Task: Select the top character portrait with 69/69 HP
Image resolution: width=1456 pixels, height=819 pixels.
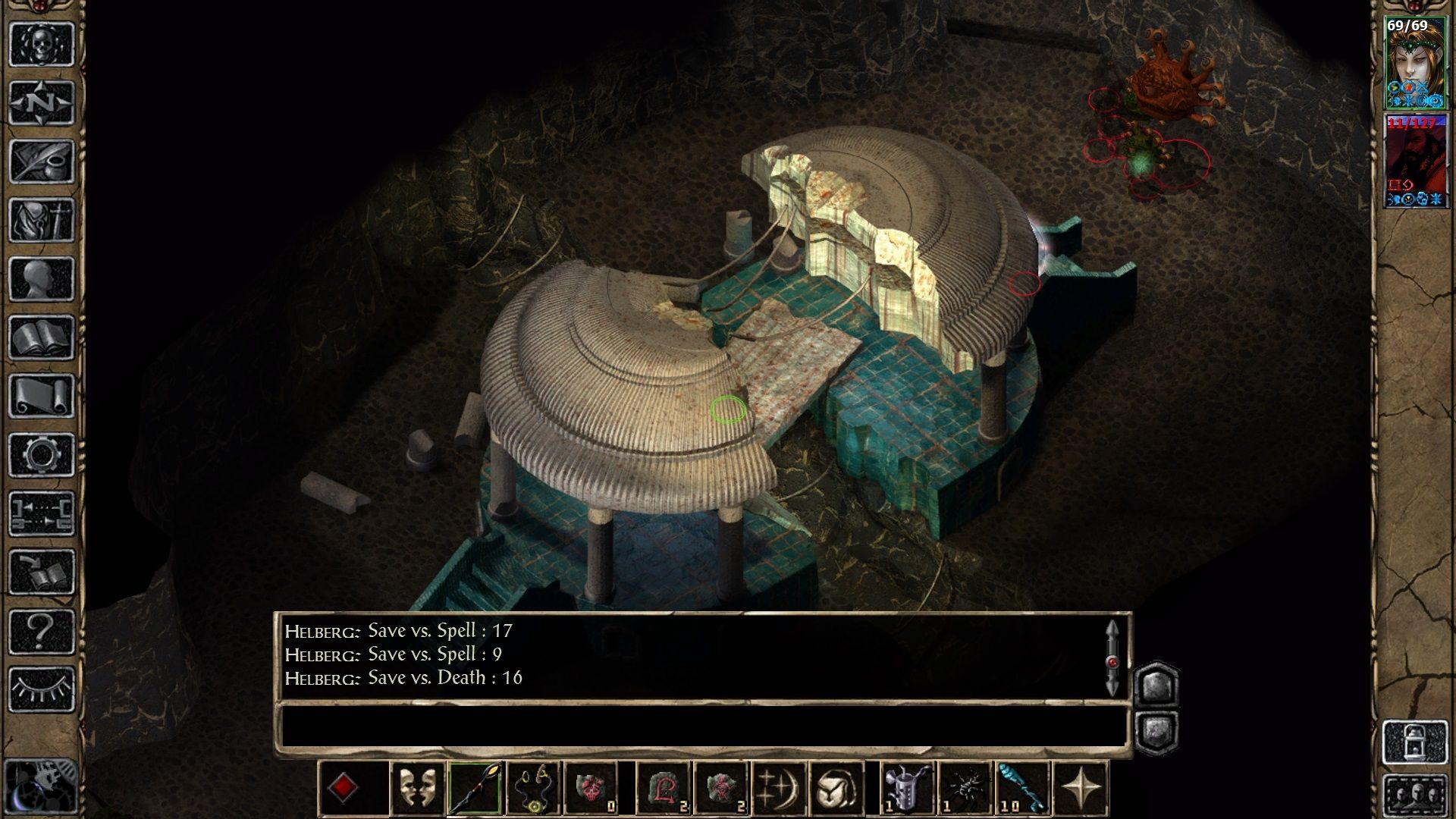Action: (x=1415, y=62)
